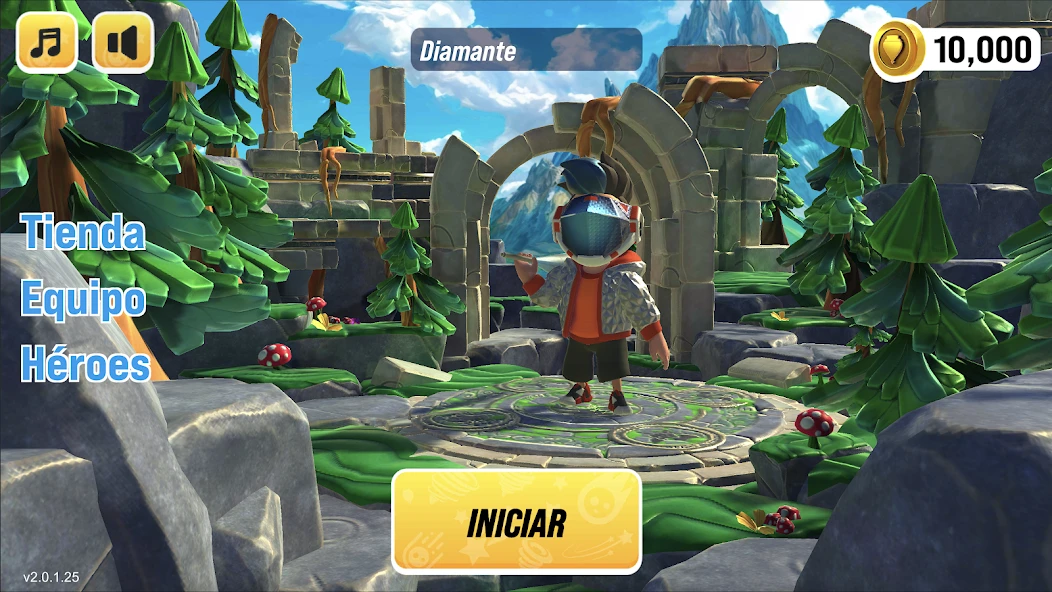
Task: Click the gold coin currency icon
Action: [896, 49]
